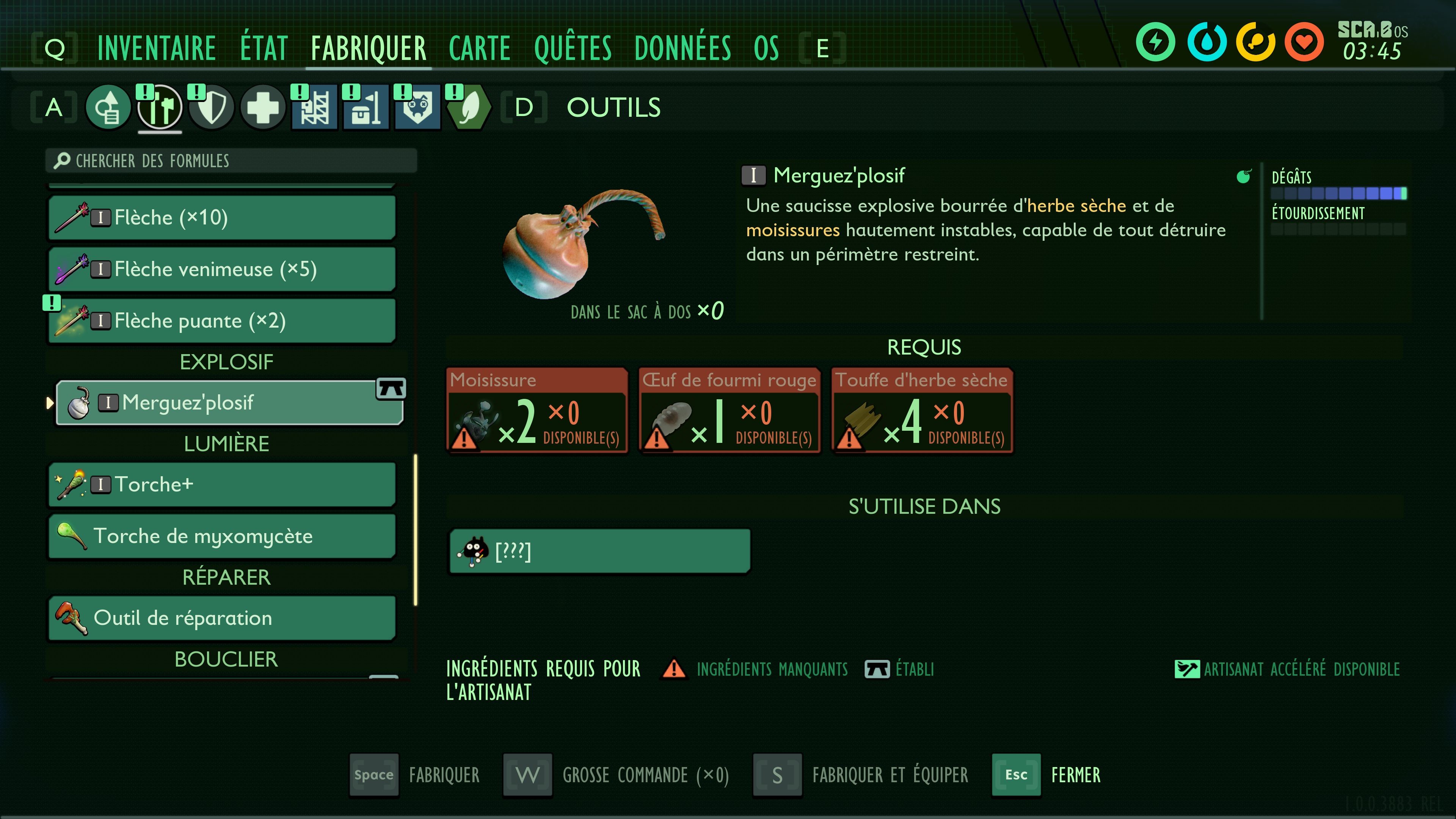This screenshot has height=819, width=1456.
Task: Expand the BOUCLIER recipe section
Action: point(226,659)
